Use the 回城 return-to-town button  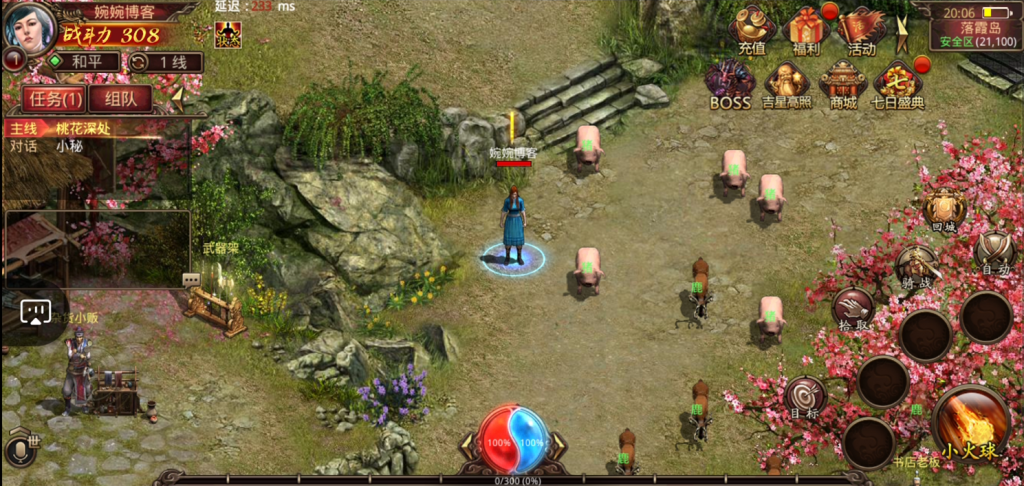[x=943, y=211]
